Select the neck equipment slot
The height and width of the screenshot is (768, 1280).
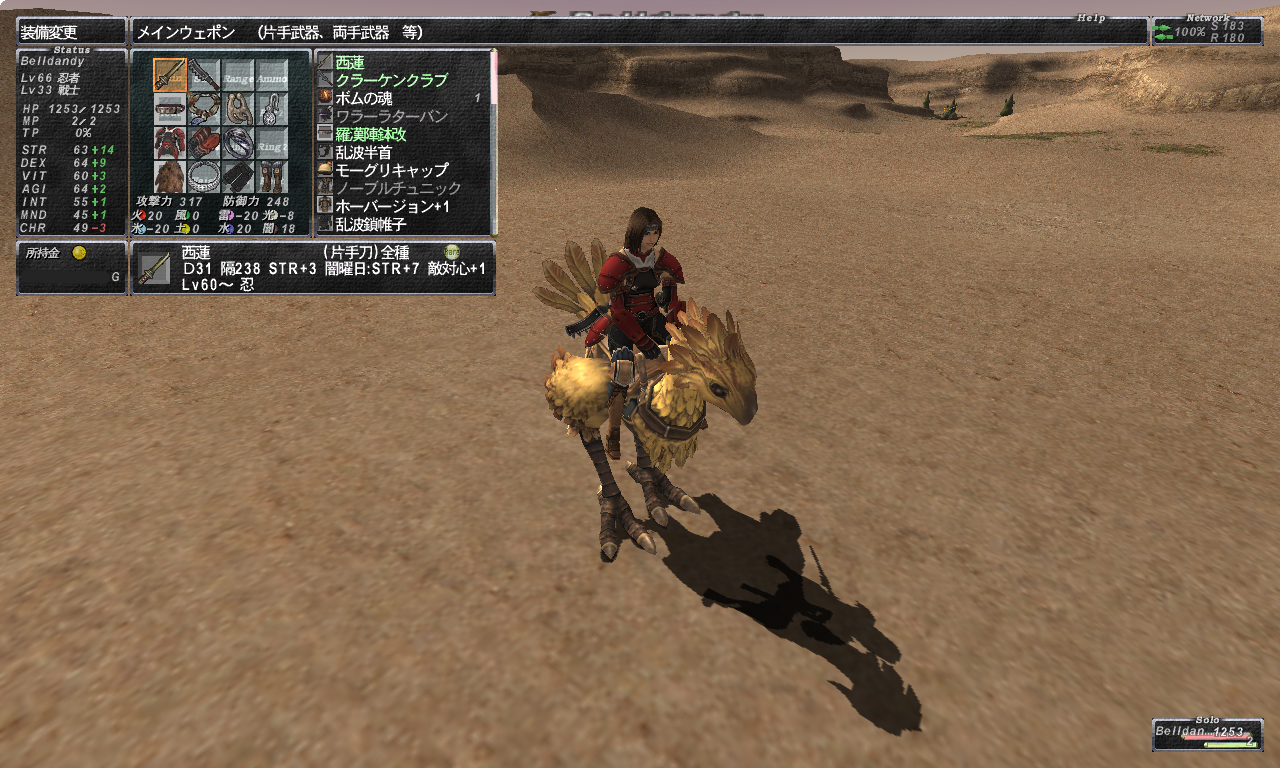(x=204, y=109)
